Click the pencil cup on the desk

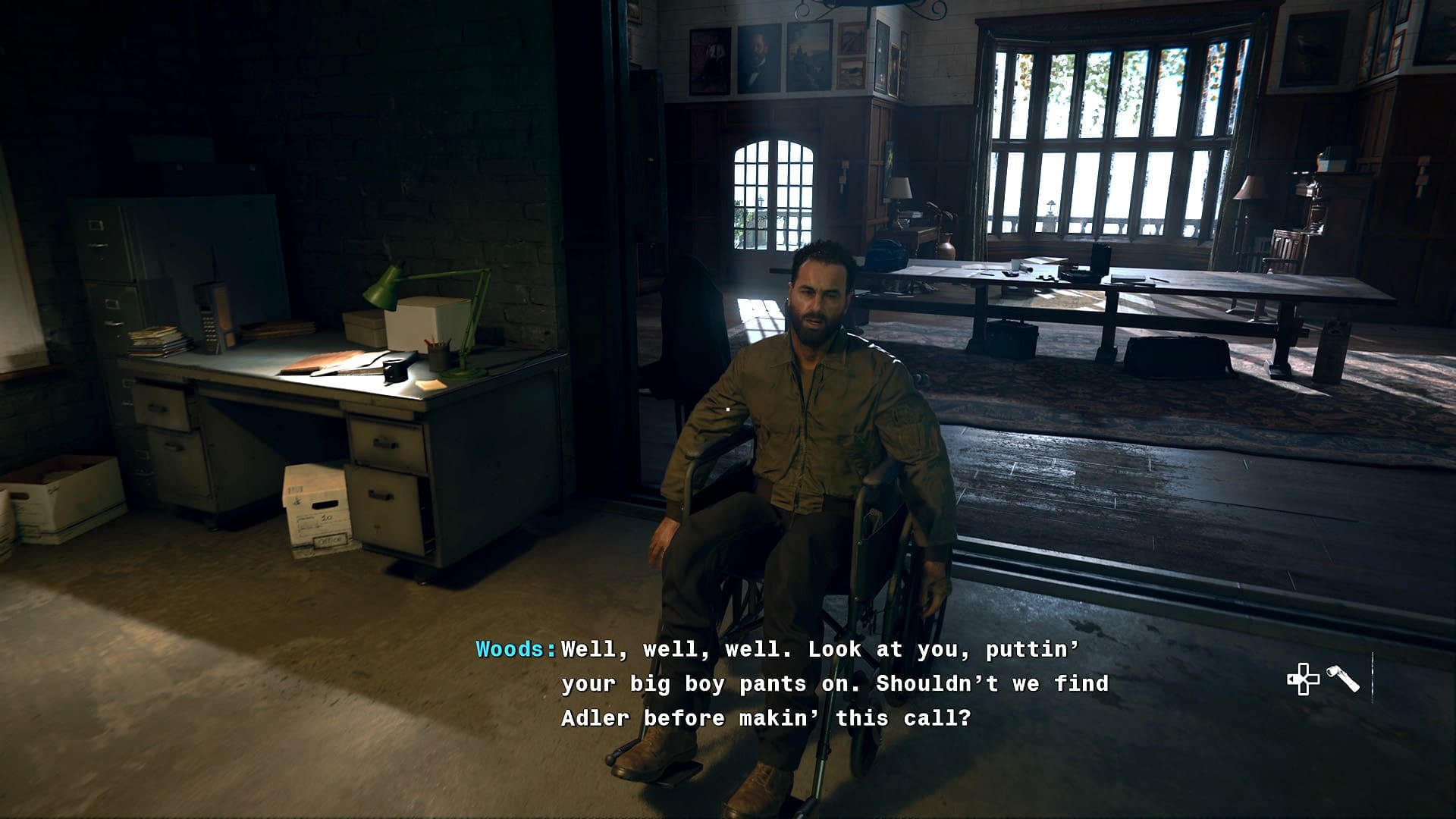click(x=438, y=358)
